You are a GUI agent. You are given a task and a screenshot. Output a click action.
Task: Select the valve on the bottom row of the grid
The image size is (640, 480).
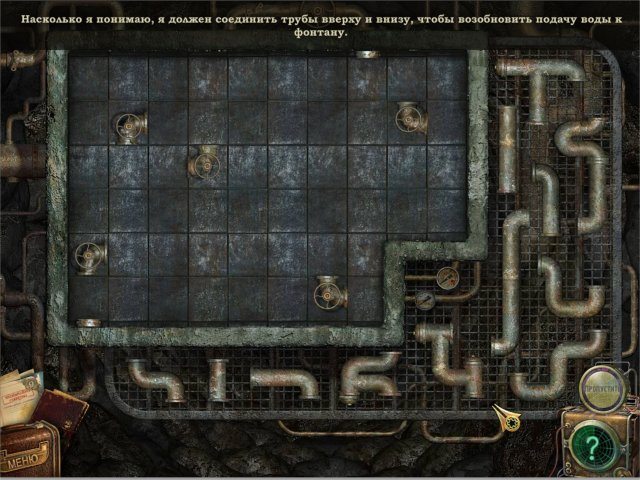pos(329,293)
